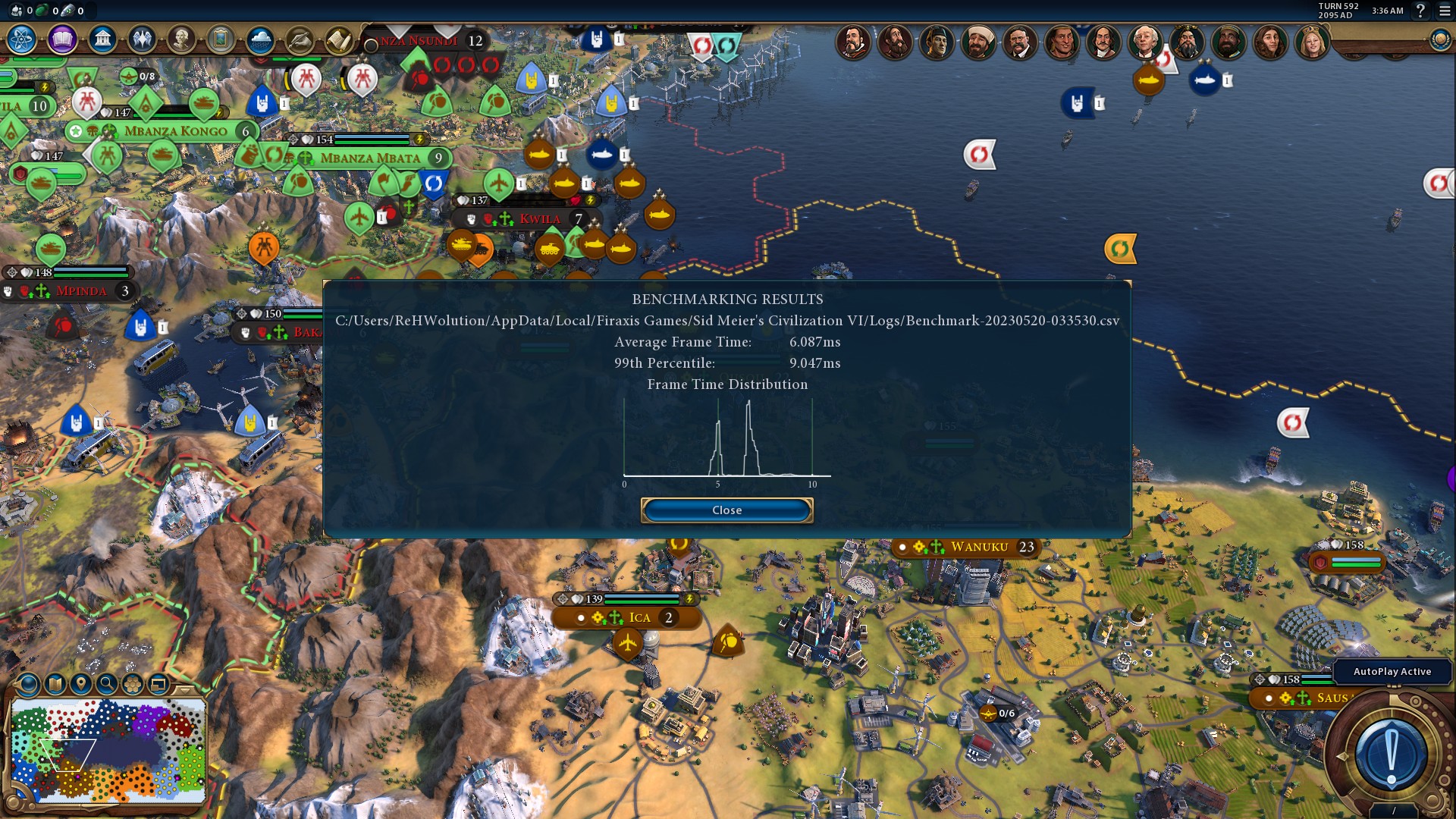The image size is (1456, 819).
Task: Close the benchmarking results dialog
Action: 726,510
